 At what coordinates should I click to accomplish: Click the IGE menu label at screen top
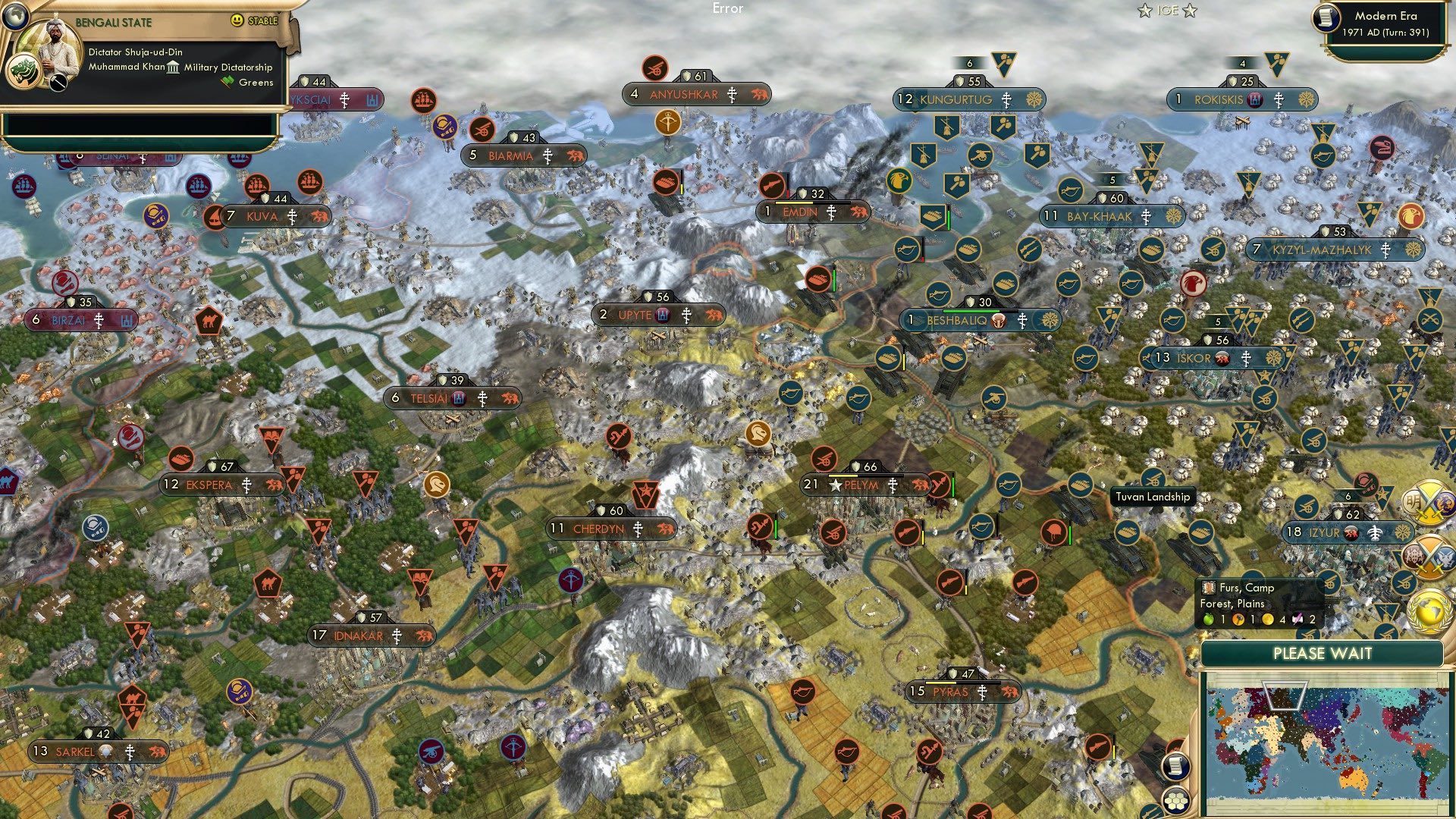[1167, 10]
